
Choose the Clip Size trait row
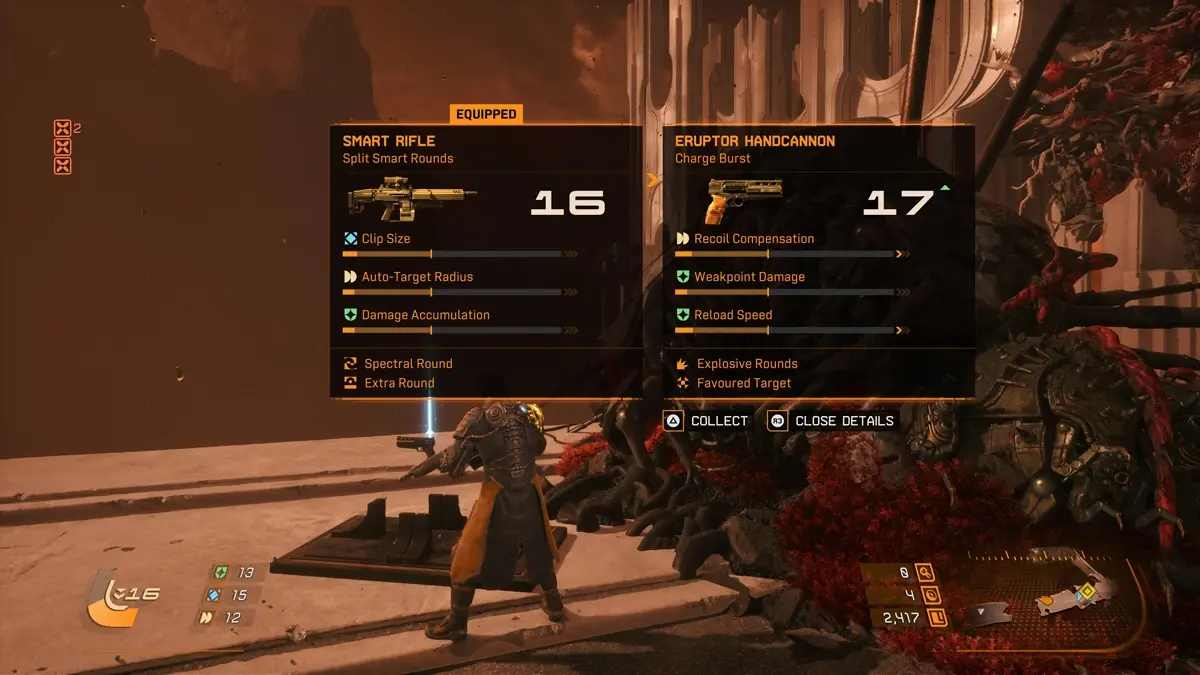coord(386,239)
